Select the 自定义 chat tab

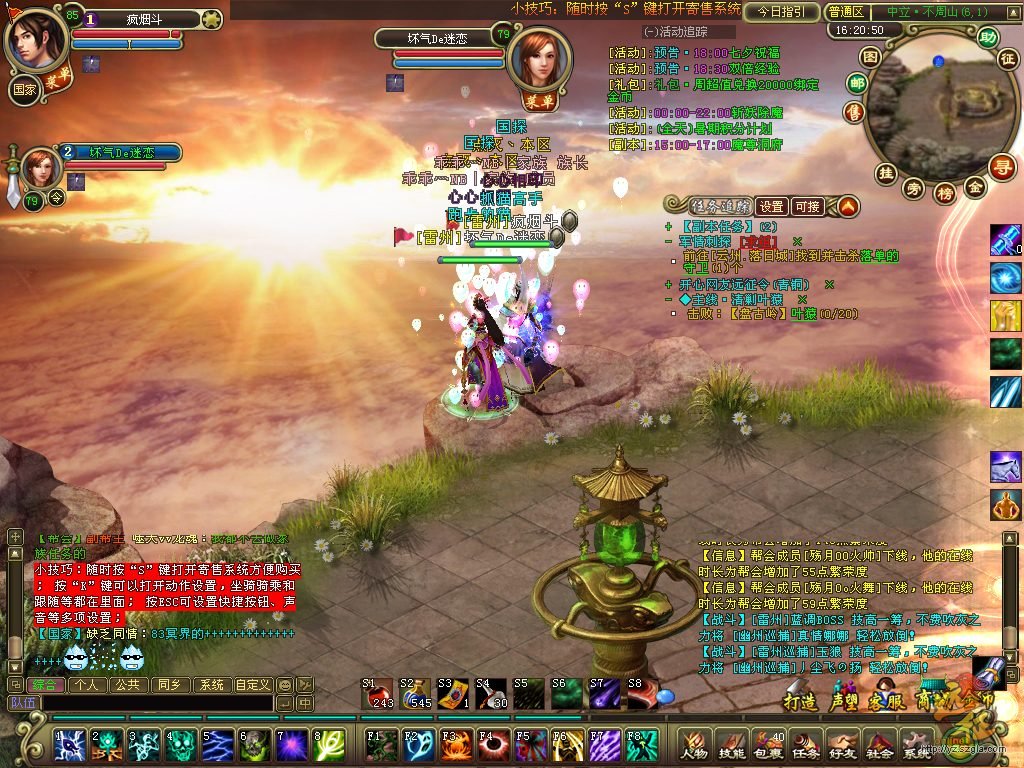pyautogui.click(x=252, y=685)
